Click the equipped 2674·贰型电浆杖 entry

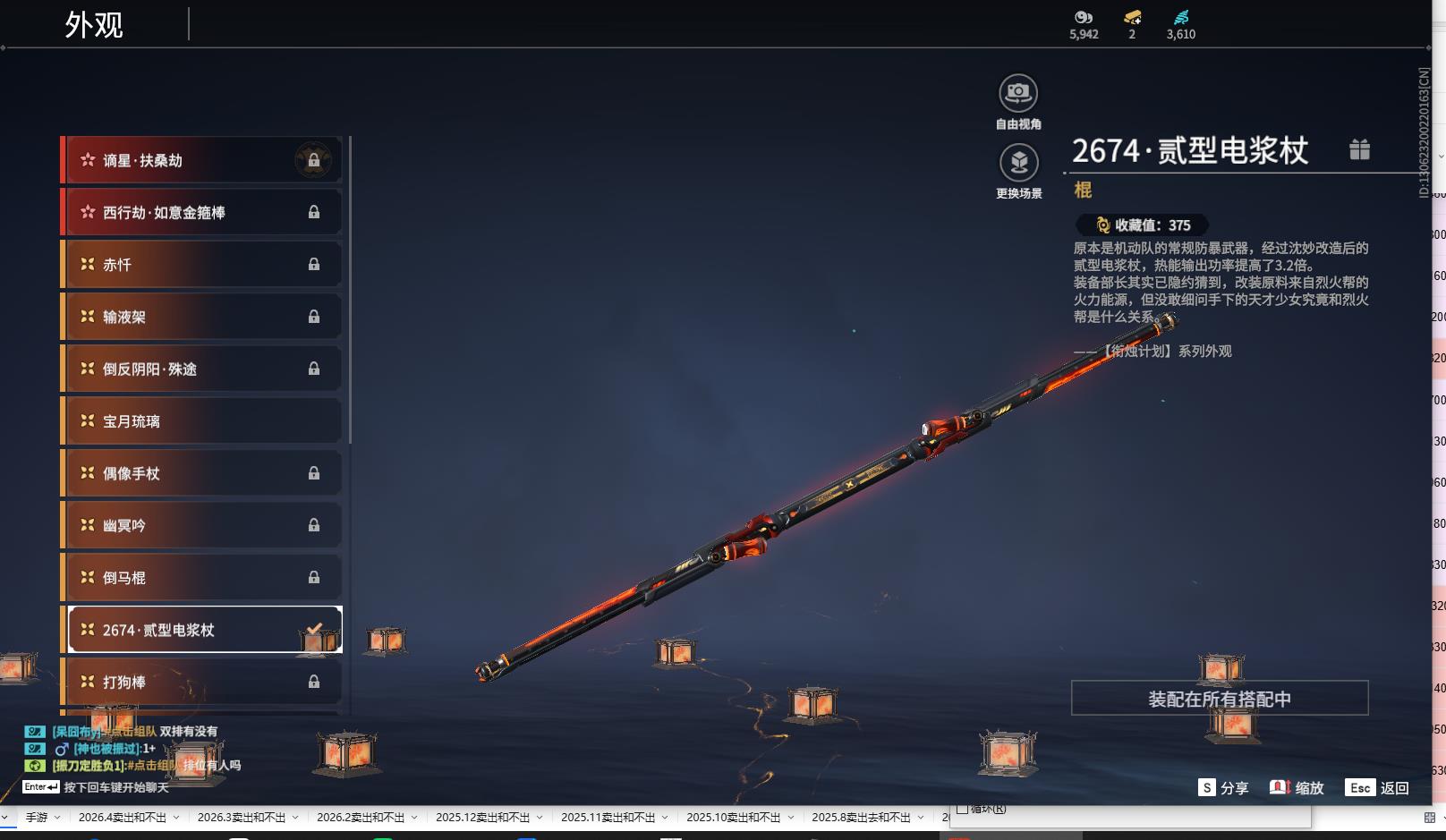[x=202, y=630]
